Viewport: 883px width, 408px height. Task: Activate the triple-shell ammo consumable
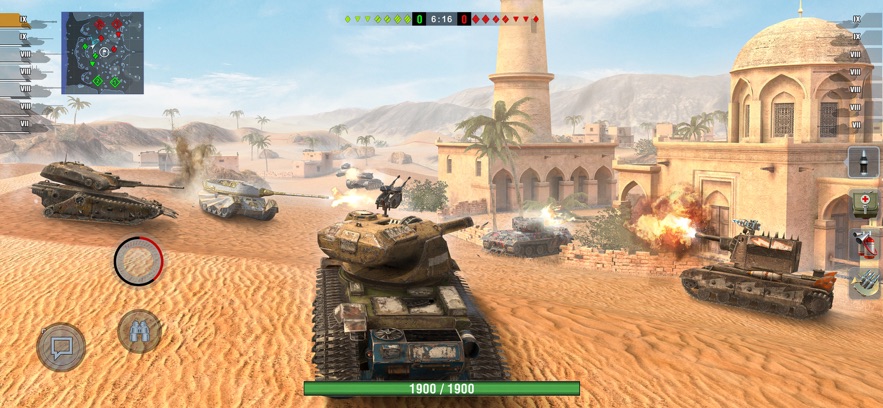tap(863, 283)
